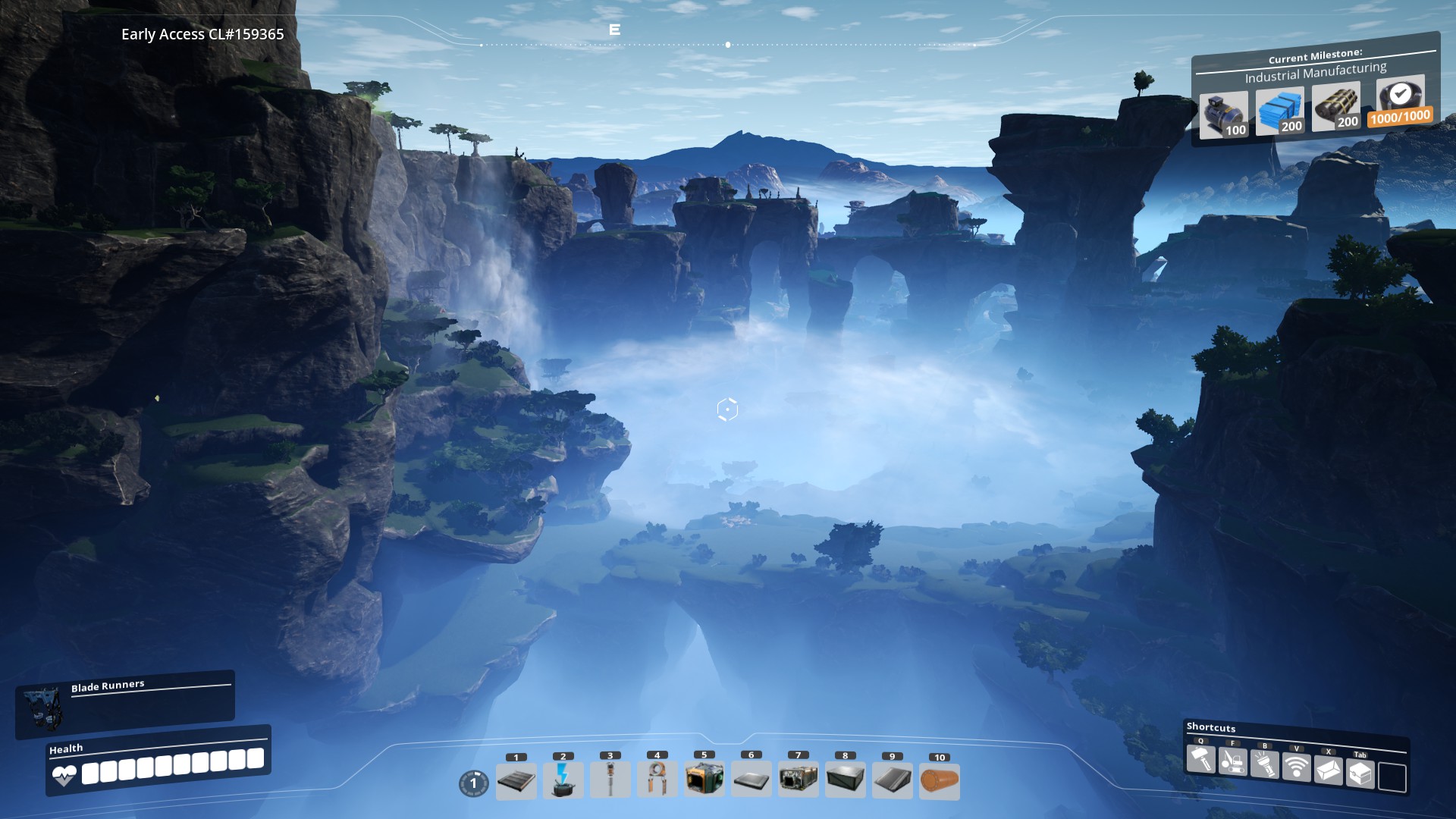Toggle the flashlight shortcut

point(1264,764)
